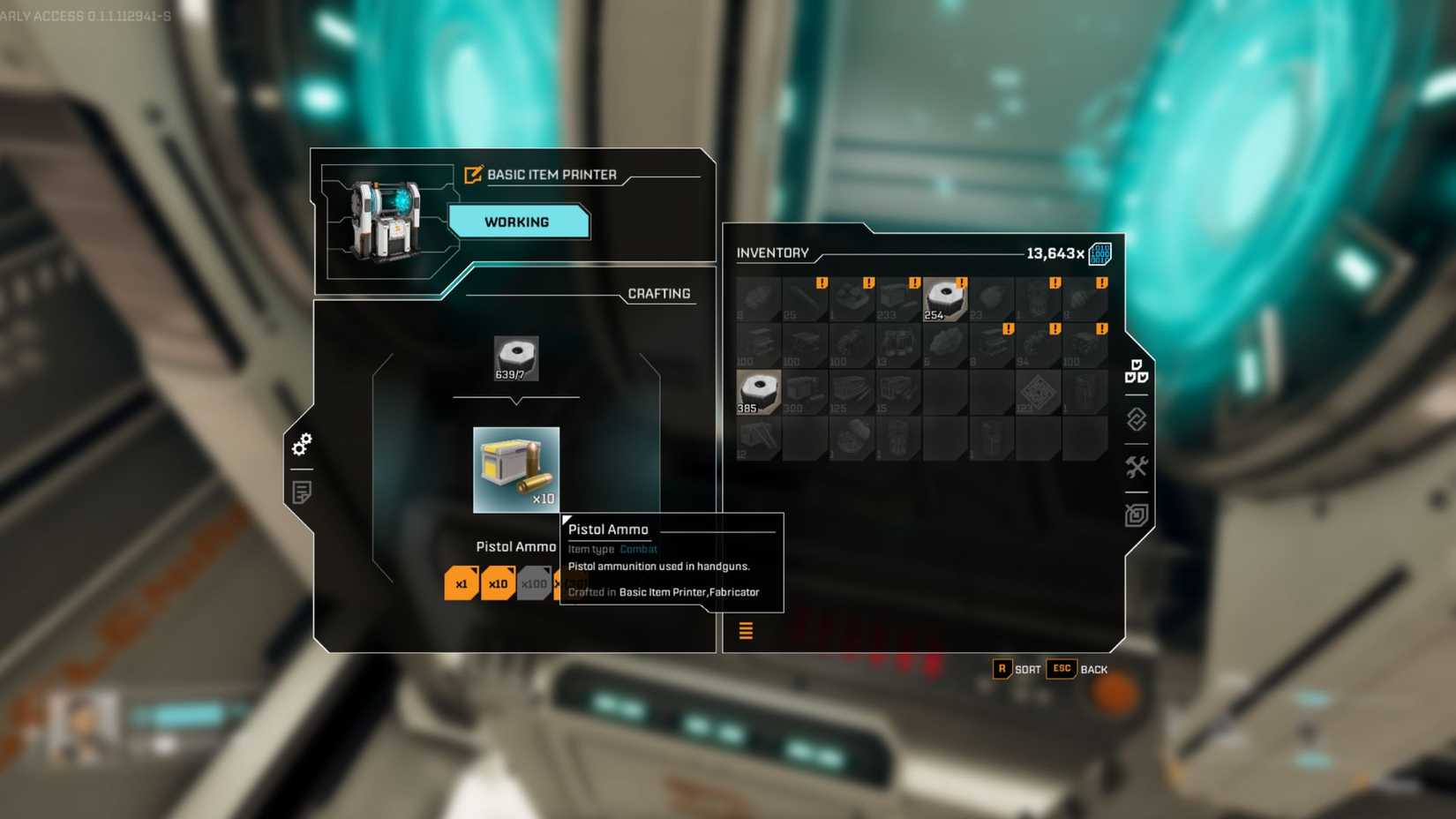Toggle the x10 craft quantity option
1456x819 pixels.
coord(497,583)
